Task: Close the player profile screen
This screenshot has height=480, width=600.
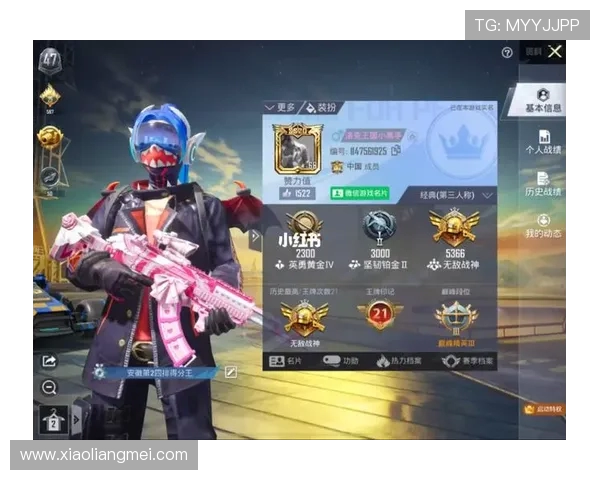Action: pyautogui.click(x=555, y=51)
